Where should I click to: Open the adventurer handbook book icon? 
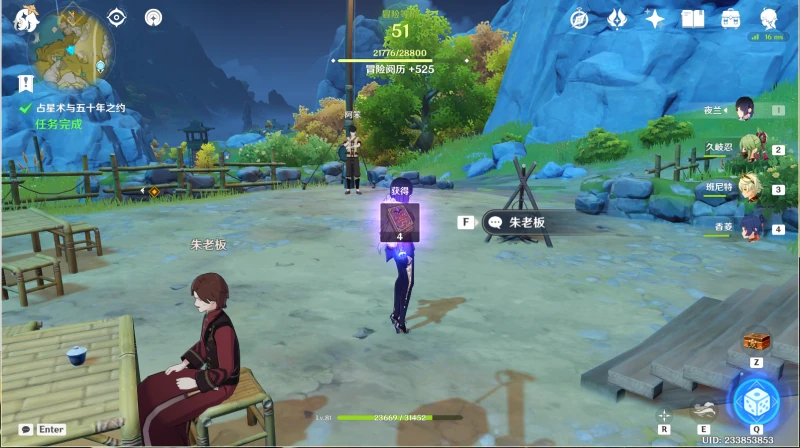(x=693, y=19)
